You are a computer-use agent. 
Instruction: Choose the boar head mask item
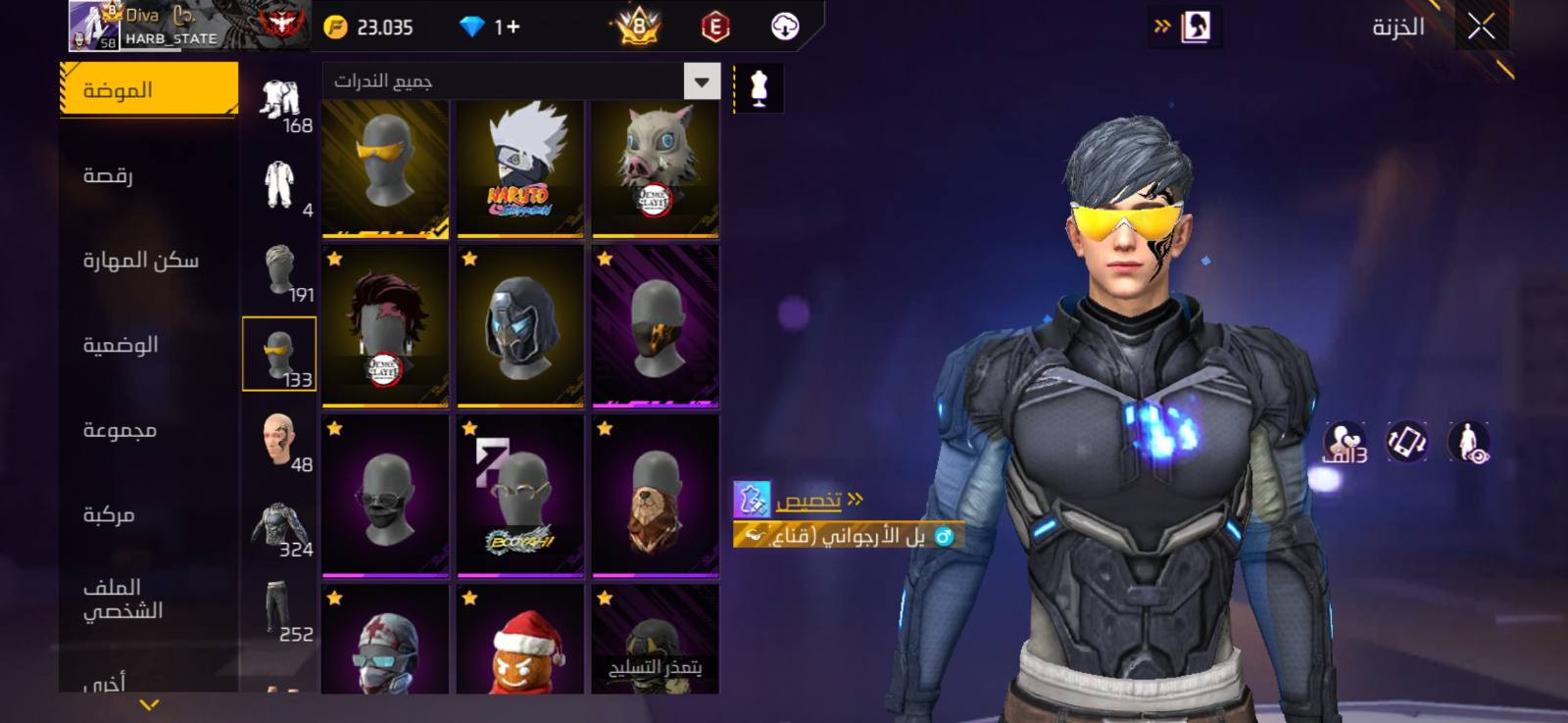pos(655,168)
